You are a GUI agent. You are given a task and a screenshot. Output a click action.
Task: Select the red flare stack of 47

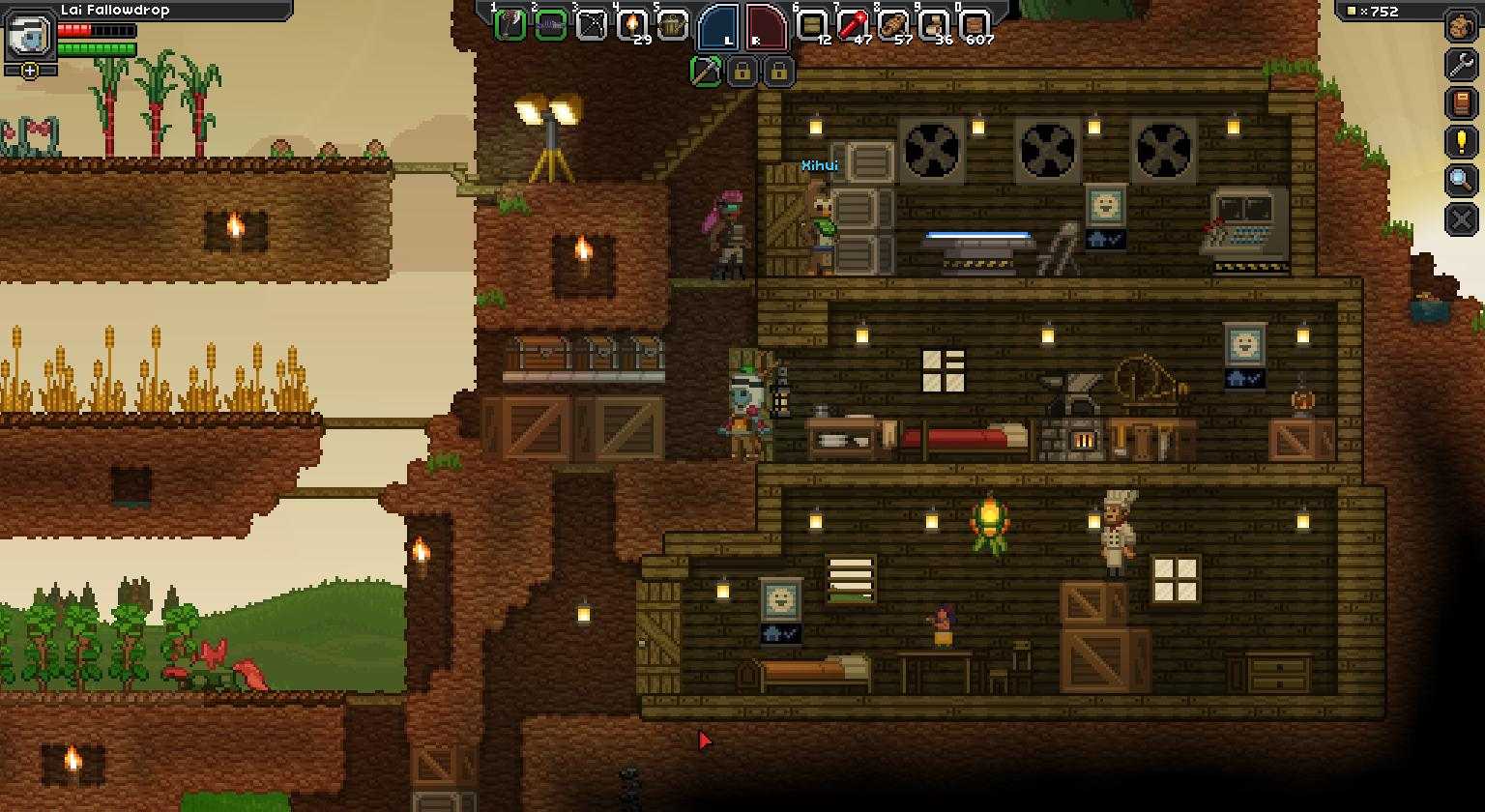(853, 24)
